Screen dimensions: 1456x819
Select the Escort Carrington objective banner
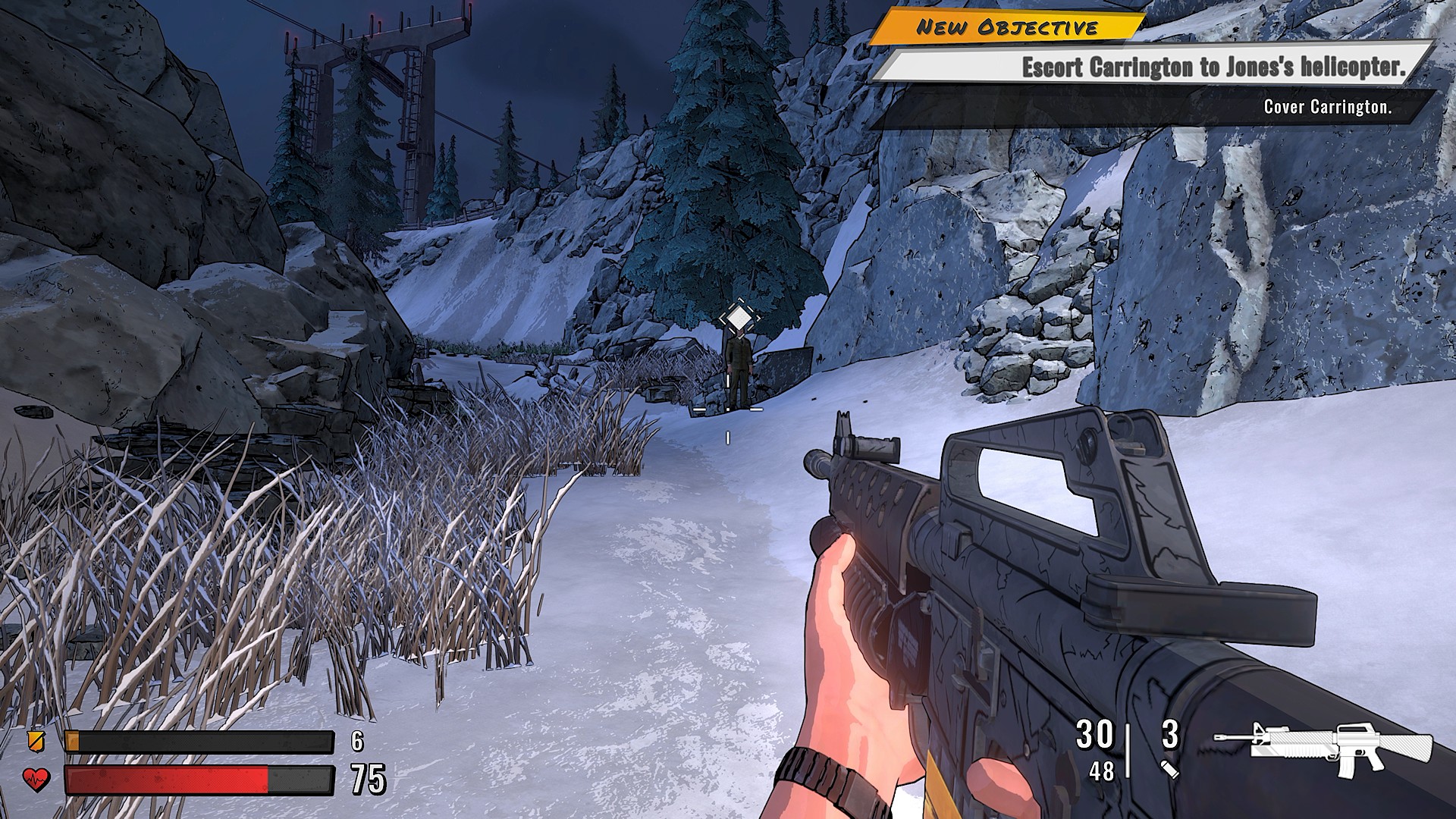tap(1212, 67)
